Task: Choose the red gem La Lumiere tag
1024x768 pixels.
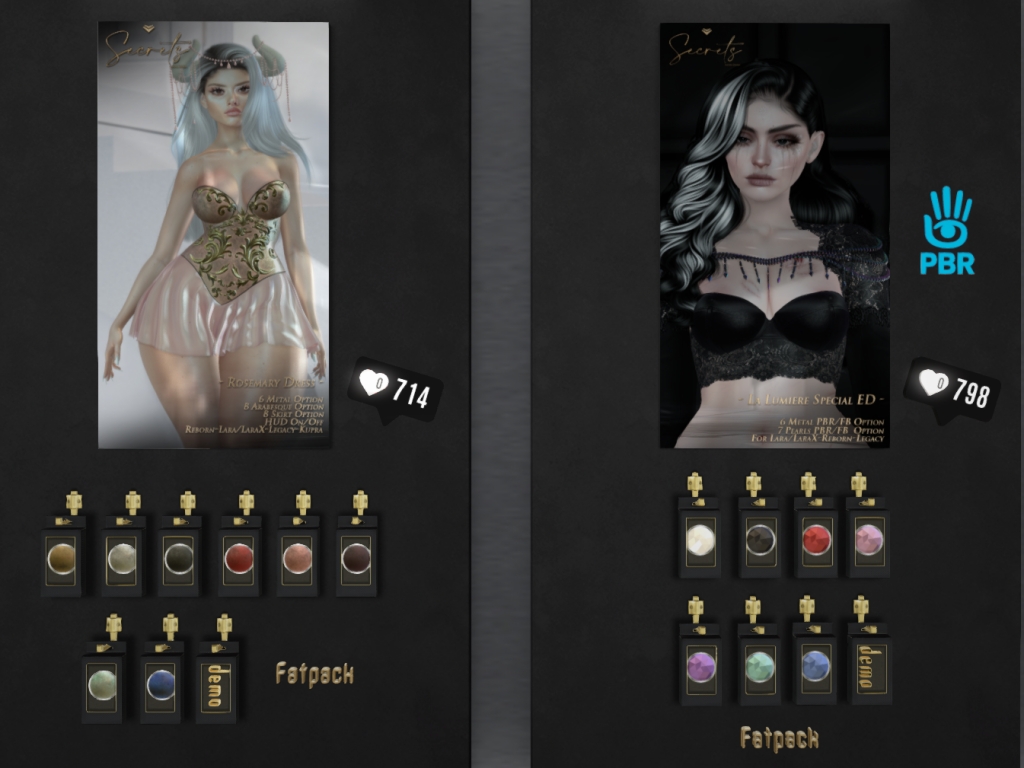Action: (x=815, y=540)
